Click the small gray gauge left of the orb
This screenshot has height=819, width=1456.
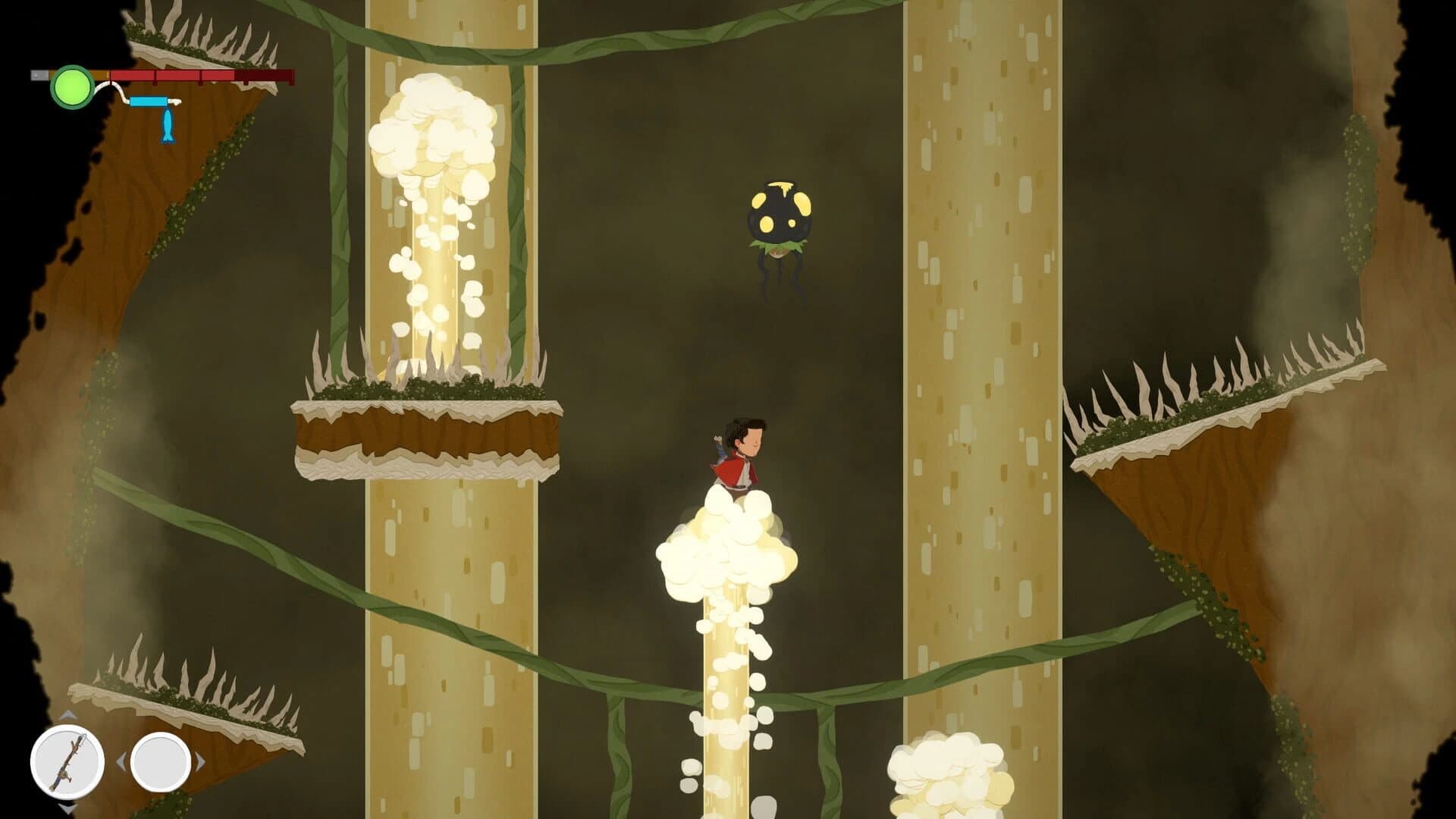pos(39,74)
